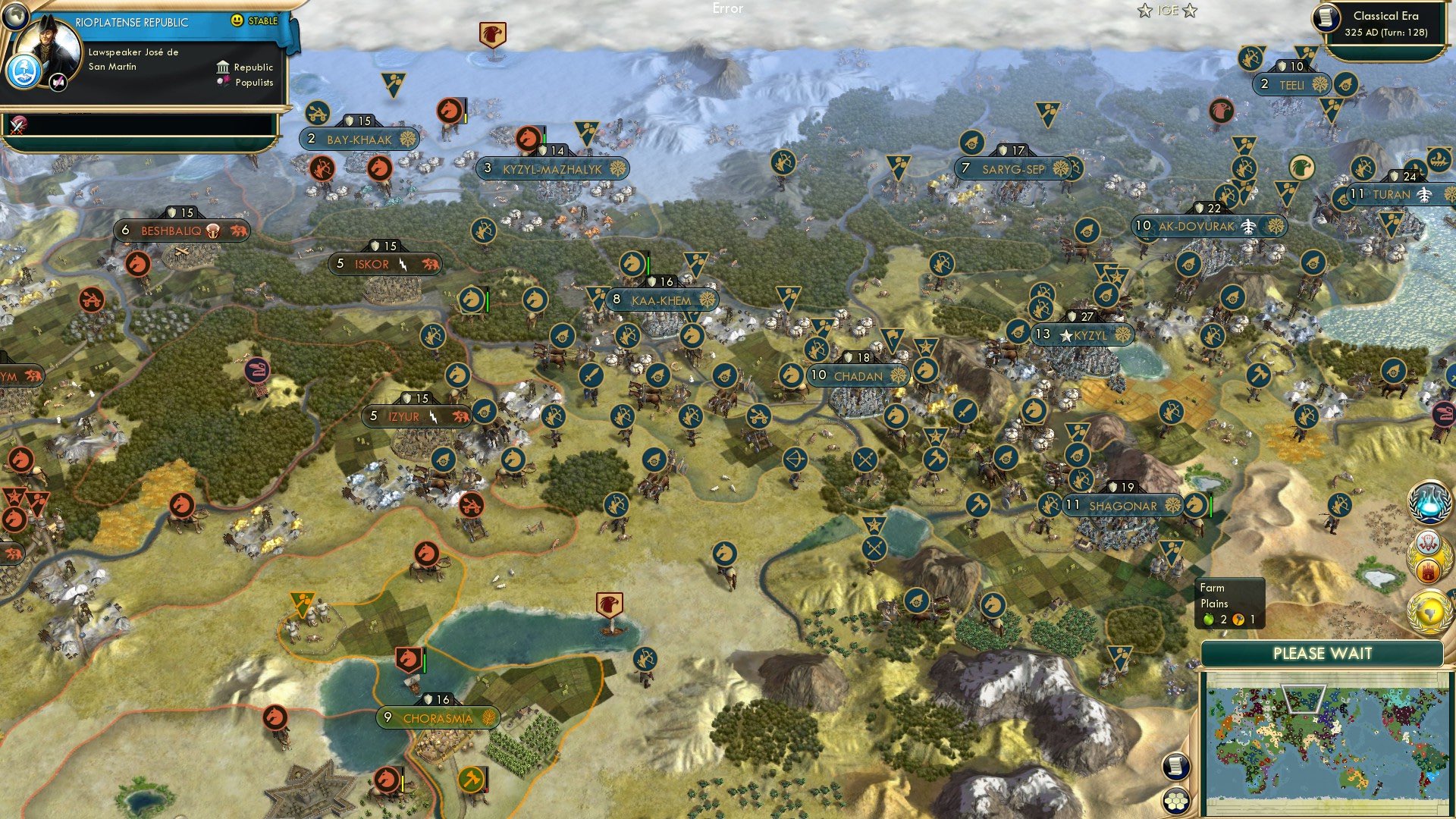The image size is (1456, 819).
Task: Click the smiley STABLE stability indicator
Action: (x=238, y=21)
